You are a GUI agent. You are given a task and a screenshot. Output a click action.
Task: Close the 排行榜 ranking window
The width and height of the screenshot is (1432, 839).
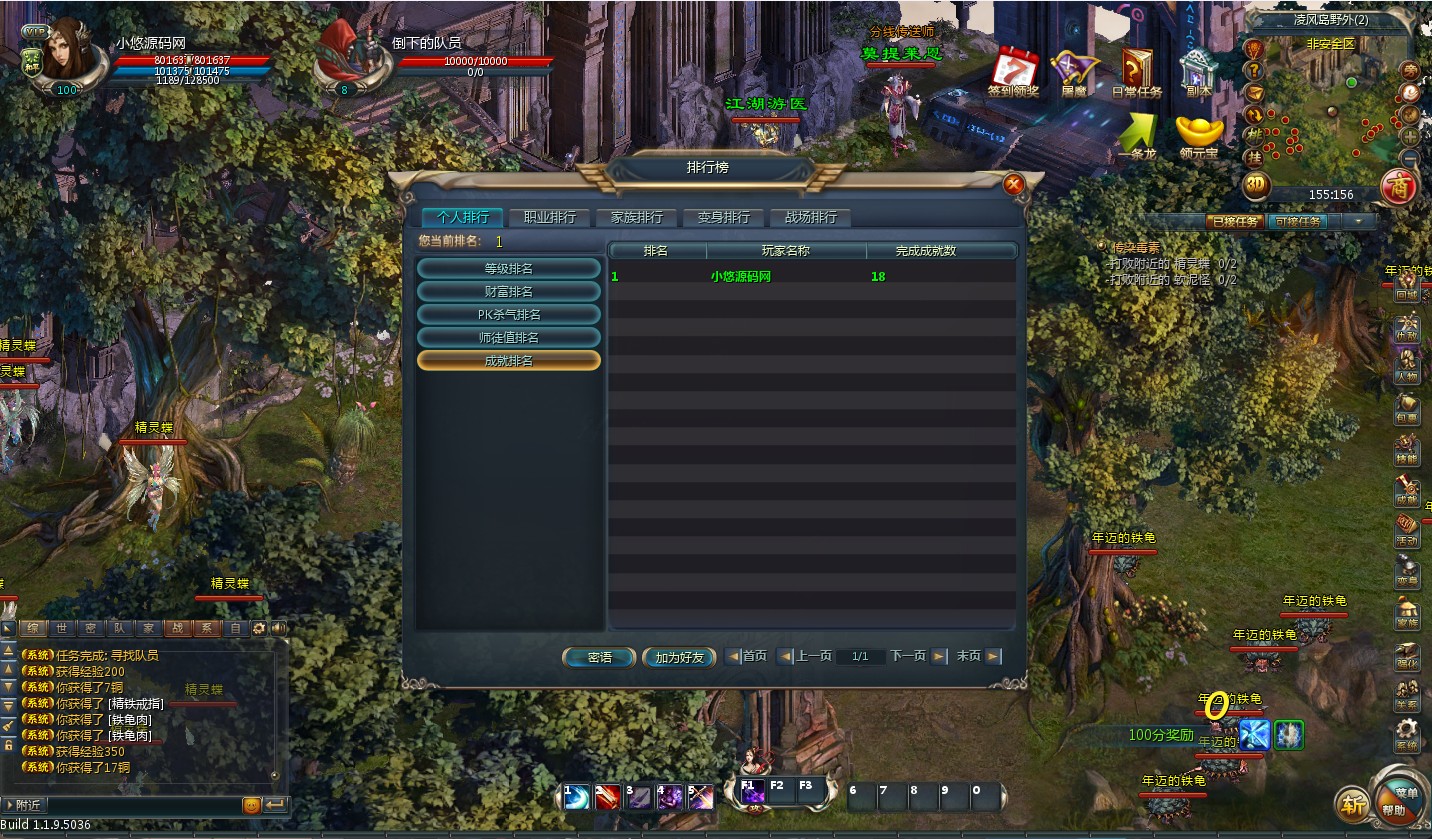click(x=1013, y=184)
